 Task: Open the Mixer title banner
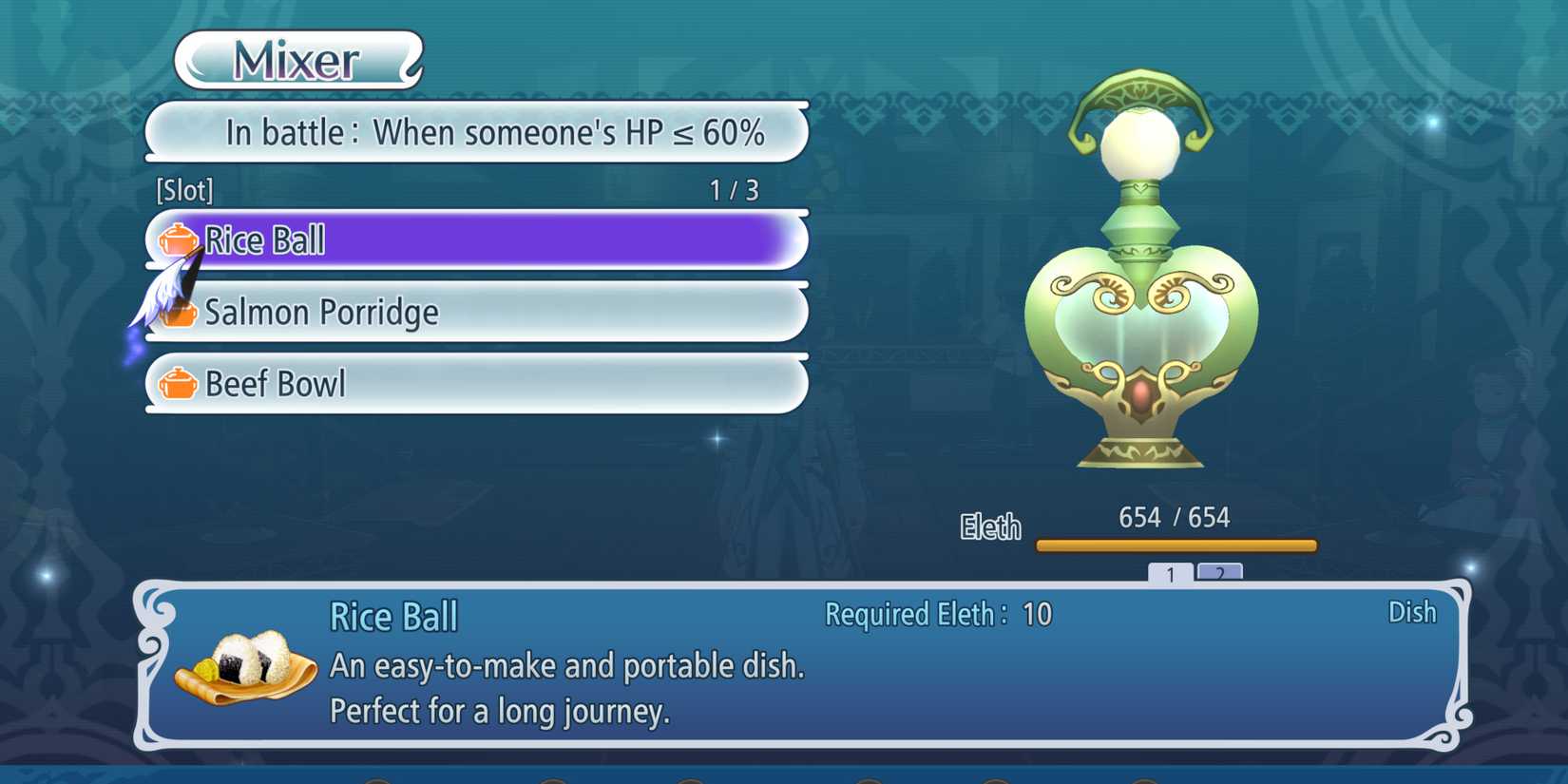(x=296, y=60)
